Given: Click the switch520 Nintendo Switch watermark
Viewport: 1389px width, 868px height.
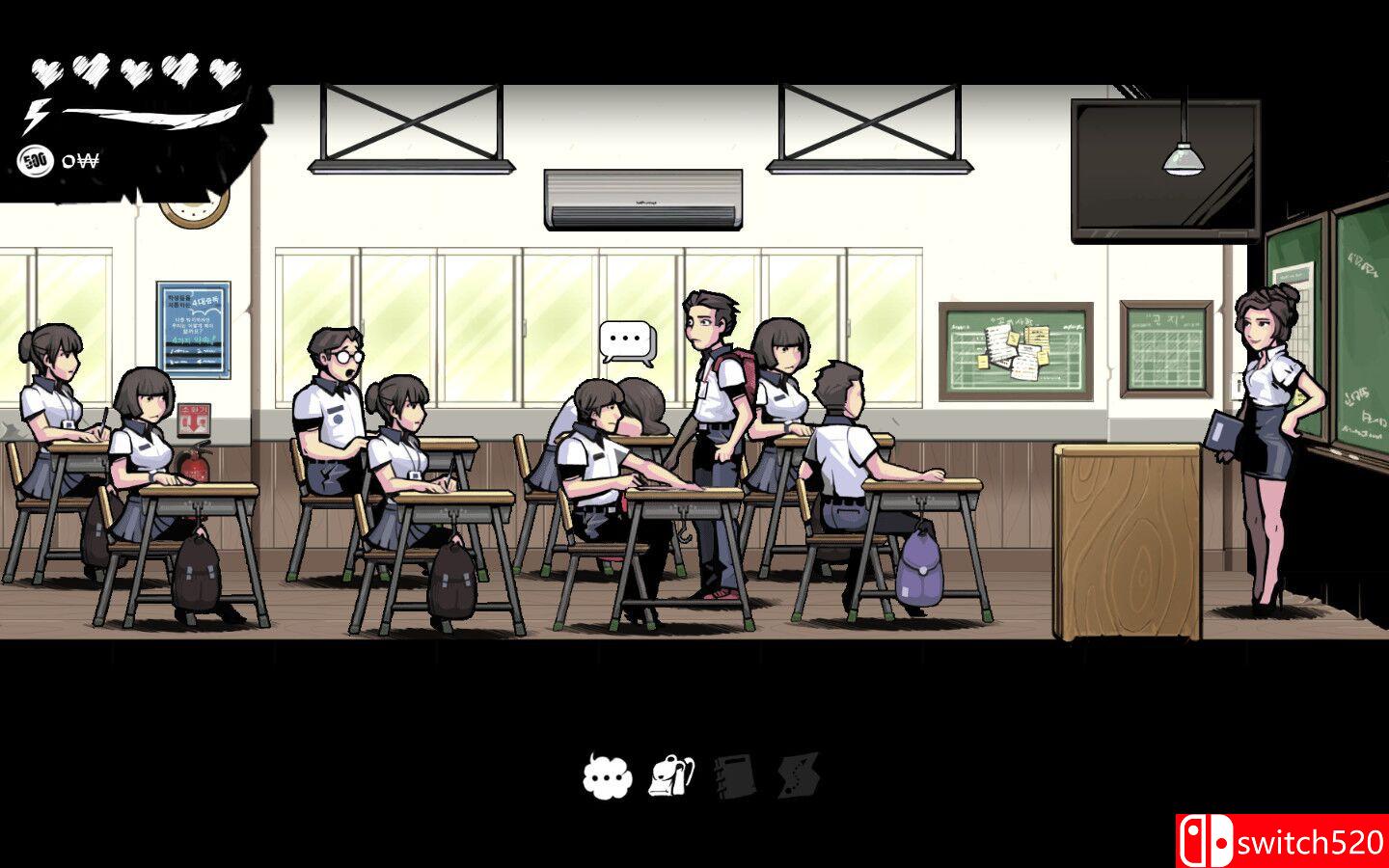Looking at the screenshot, I should click(1283, 839).
